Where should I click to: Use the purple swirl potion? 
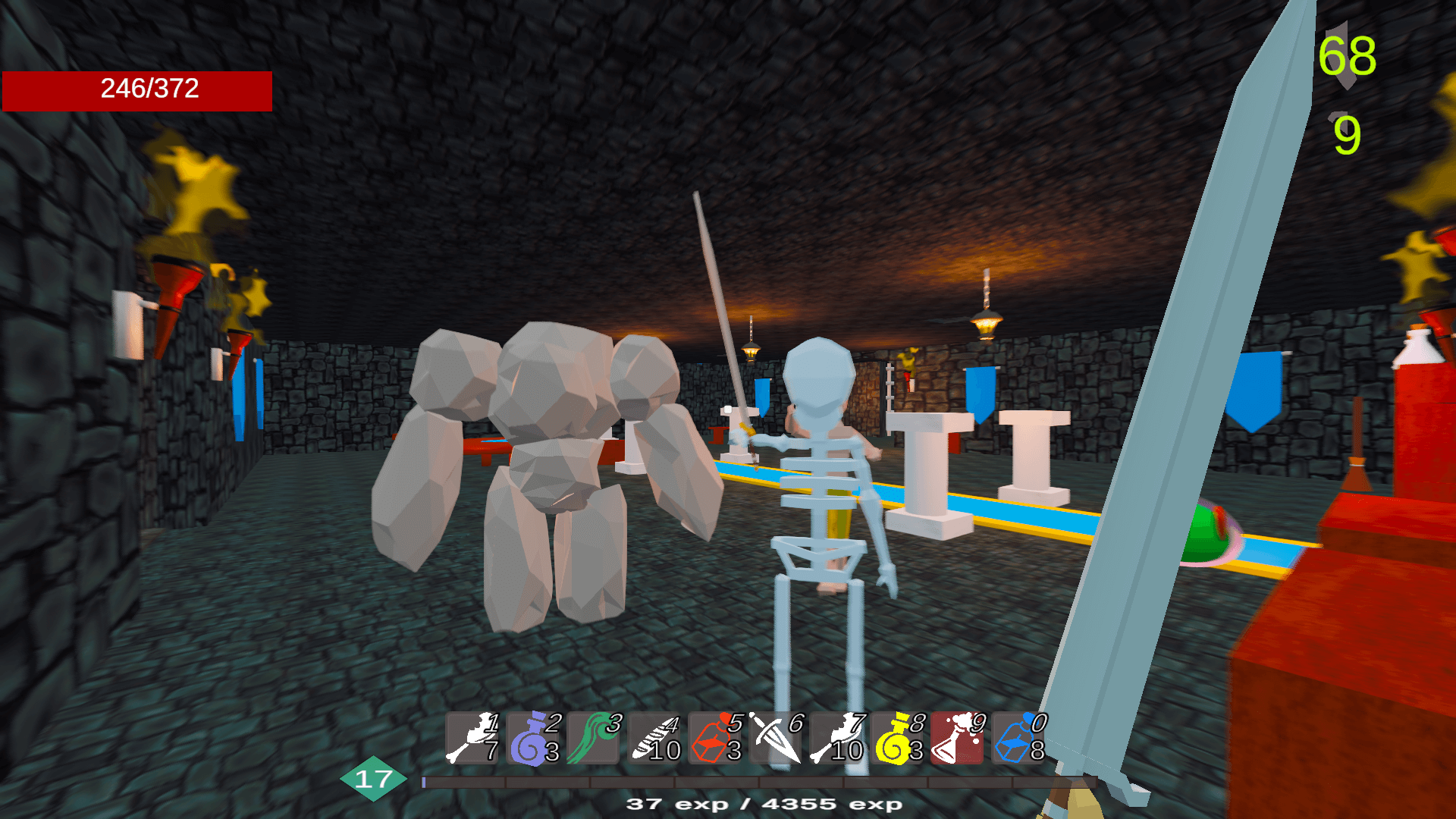pos(532,738)
